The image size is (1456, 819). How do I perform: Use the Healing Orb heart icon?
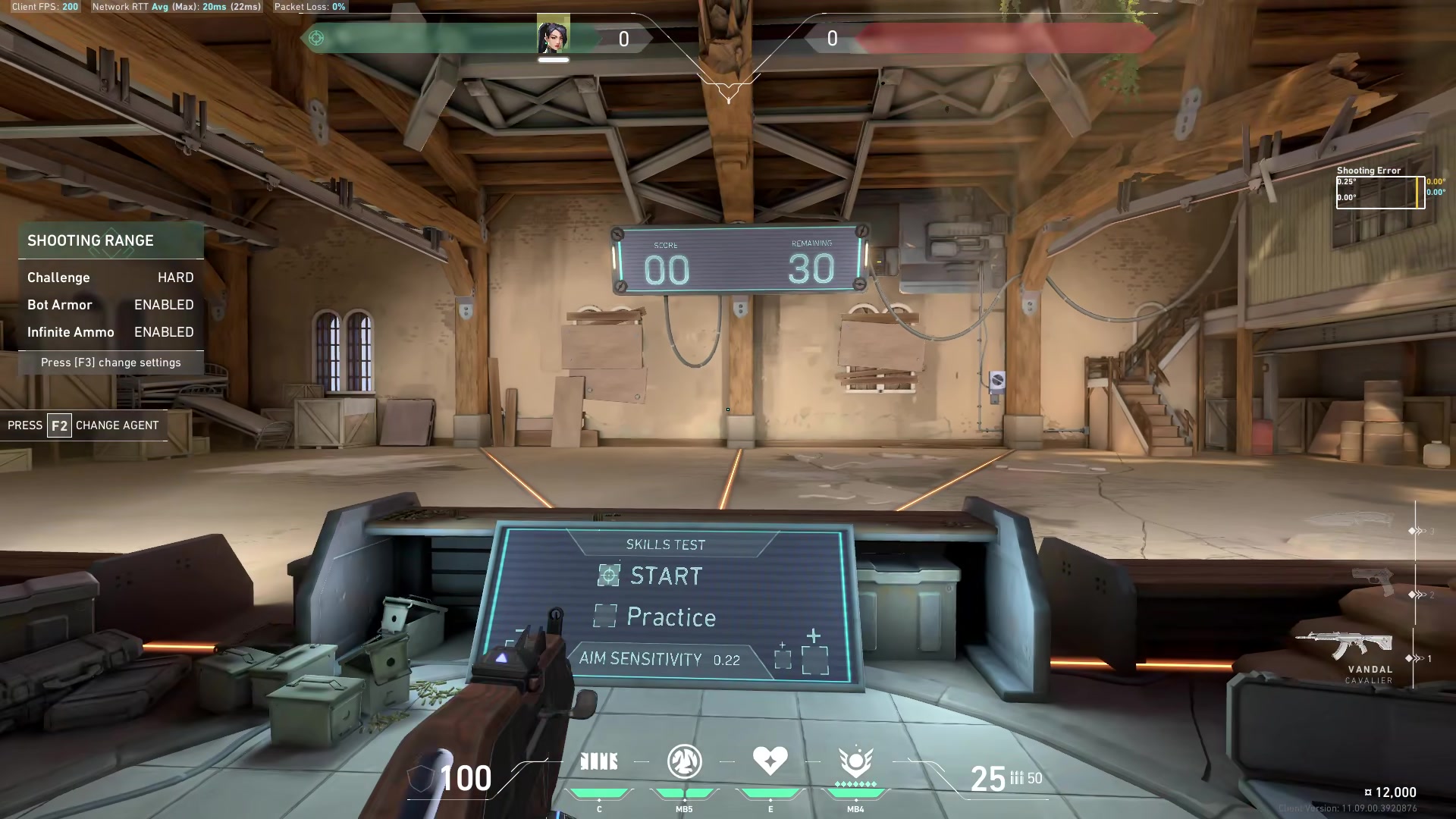pyautogui.click(x=770, y=761)
